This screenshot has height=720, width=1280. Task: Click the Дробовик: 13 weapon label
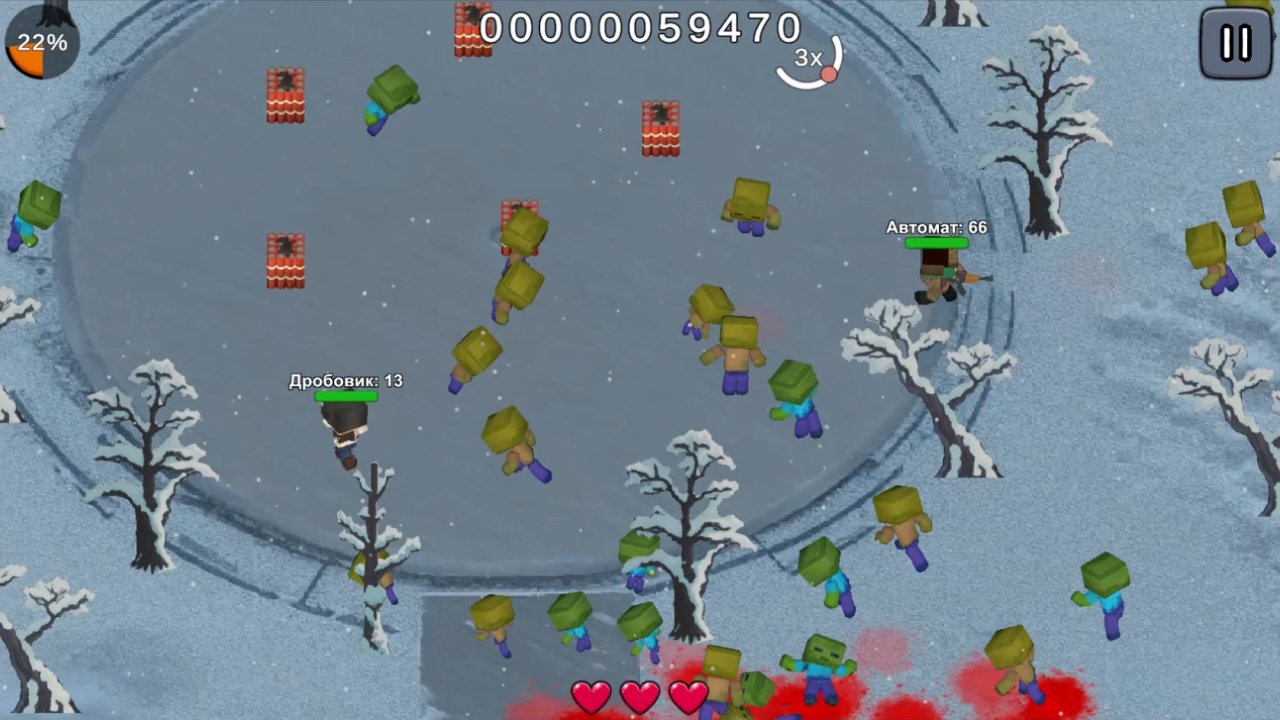click(345, 381)
